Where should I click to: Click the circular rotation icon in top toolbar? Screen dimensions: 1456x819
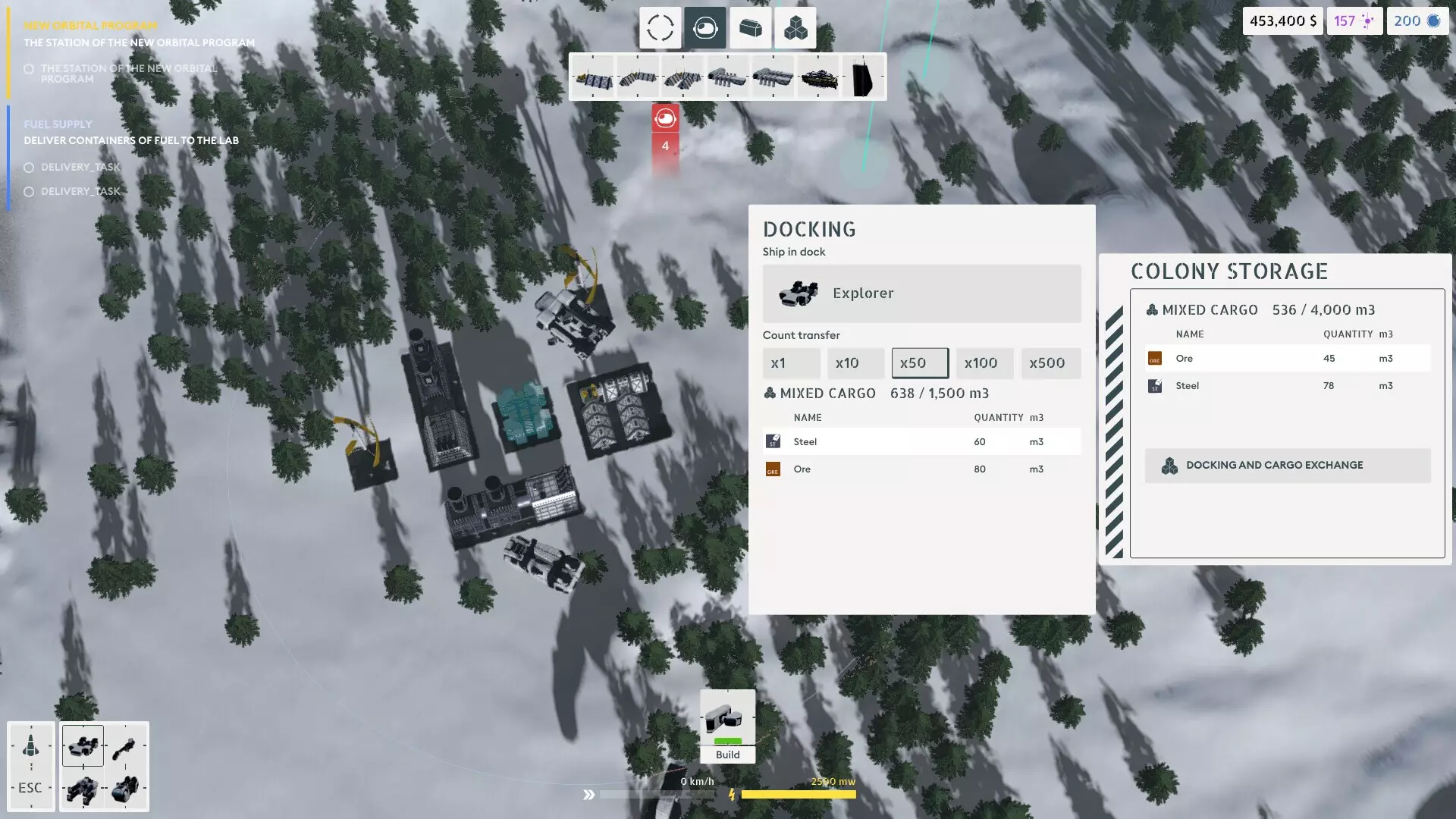(x=659, y=27)
